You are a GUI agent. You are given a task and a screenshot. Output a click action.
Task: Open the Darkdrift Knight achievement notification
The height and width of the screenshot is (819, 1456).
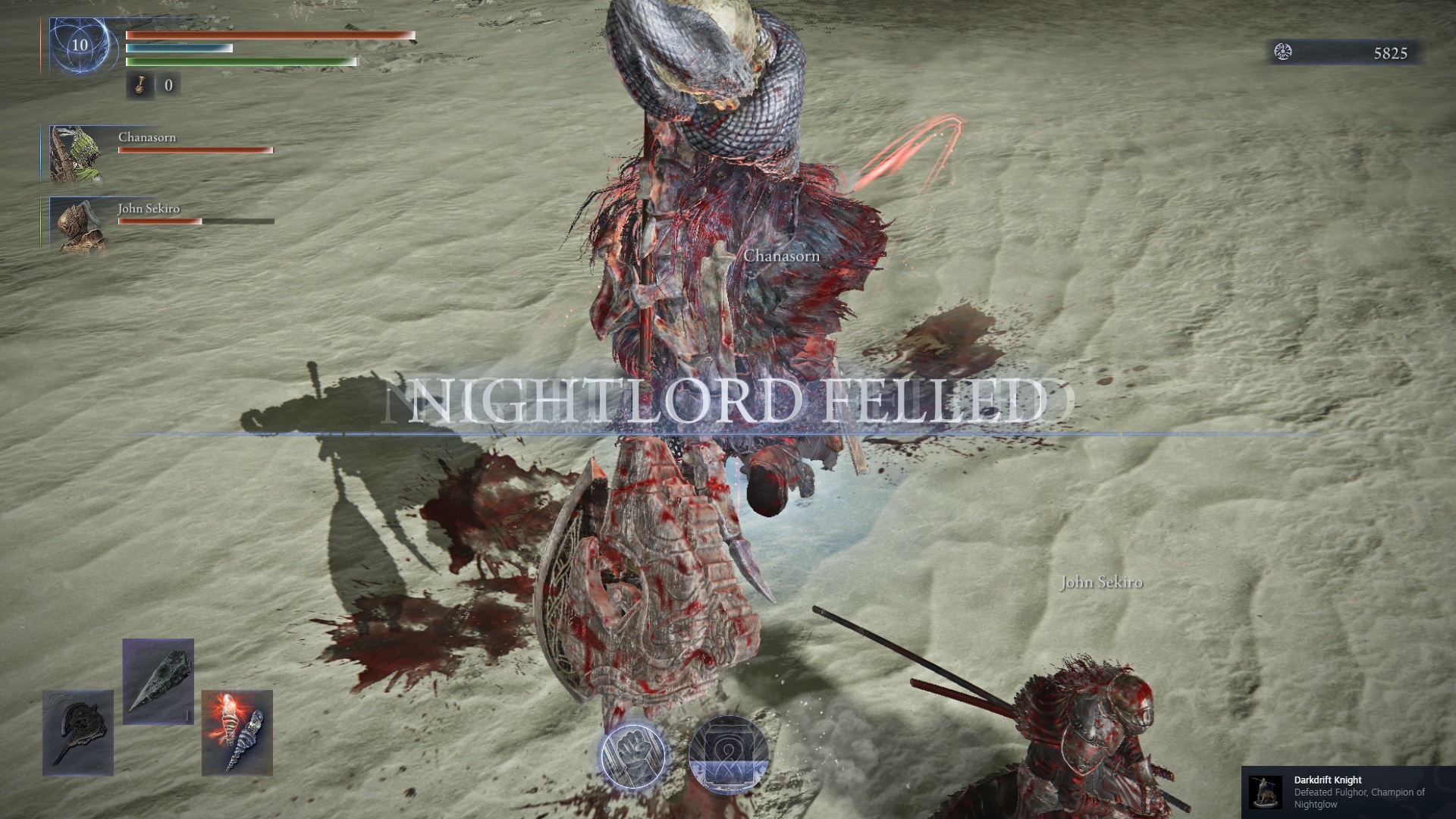pos(1348,792)
